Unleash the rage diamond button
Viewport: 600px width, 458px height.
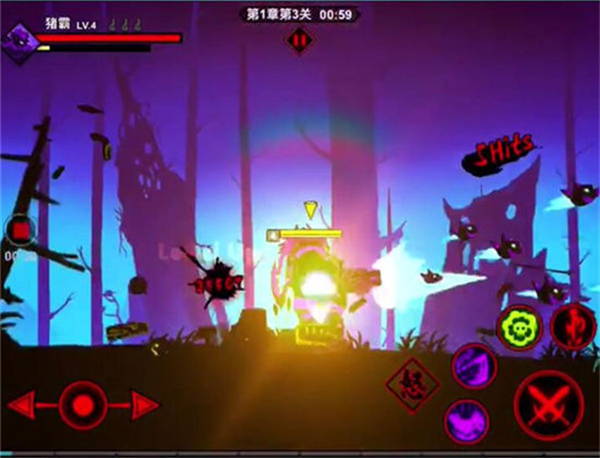410,381
